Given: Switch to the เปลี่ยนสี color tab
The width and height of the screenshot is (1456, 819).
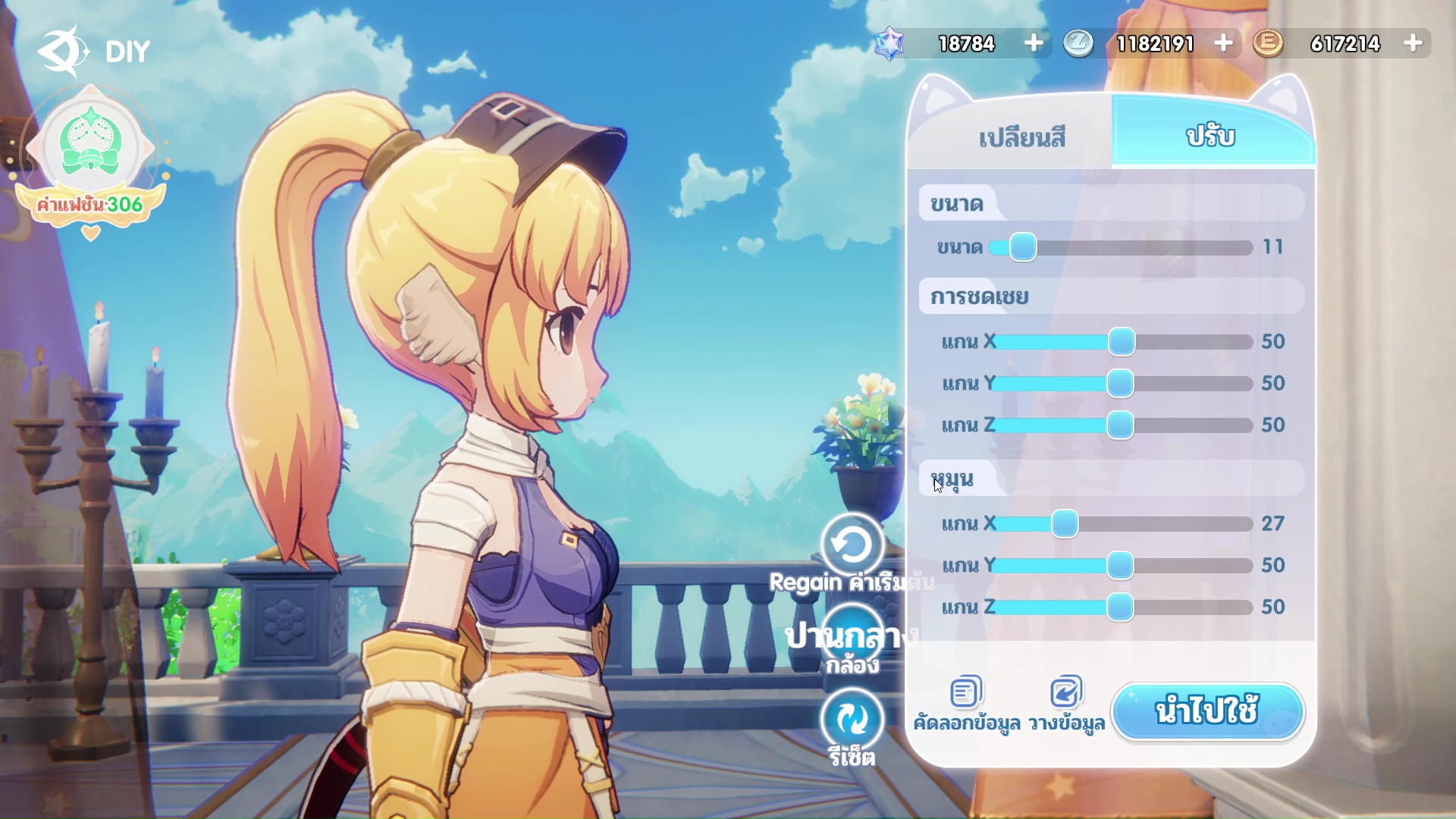Looking at the screenshot, I should coord(1021,137).
